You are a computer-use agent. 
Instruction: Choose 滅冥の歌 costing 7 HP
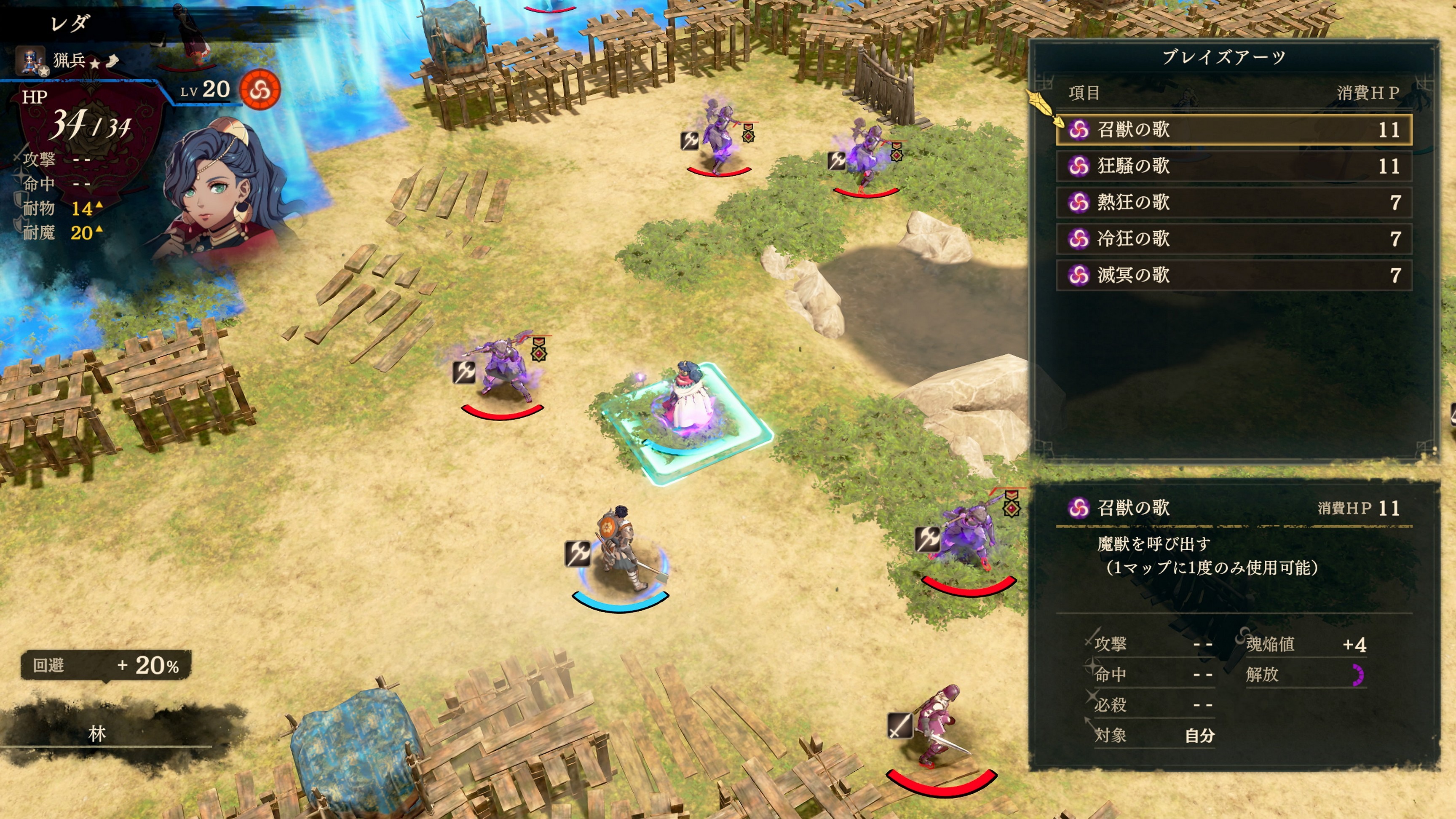click(x=1233, y=275)
